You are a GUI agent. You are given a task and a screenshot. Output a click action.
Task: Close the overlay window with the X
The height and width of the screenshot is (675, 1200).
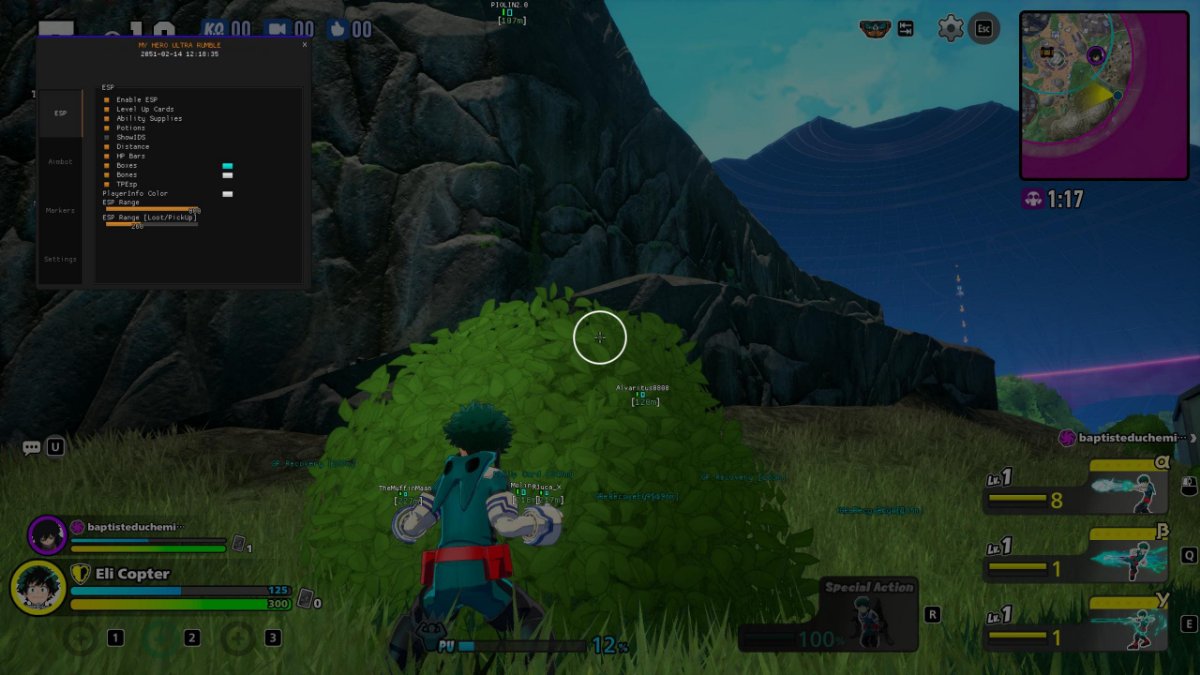(x=305, y=45)
